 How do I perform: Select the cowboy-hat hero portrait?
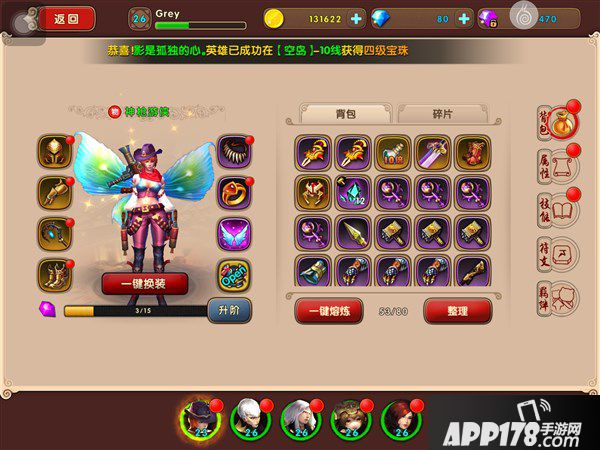(201, 416)
